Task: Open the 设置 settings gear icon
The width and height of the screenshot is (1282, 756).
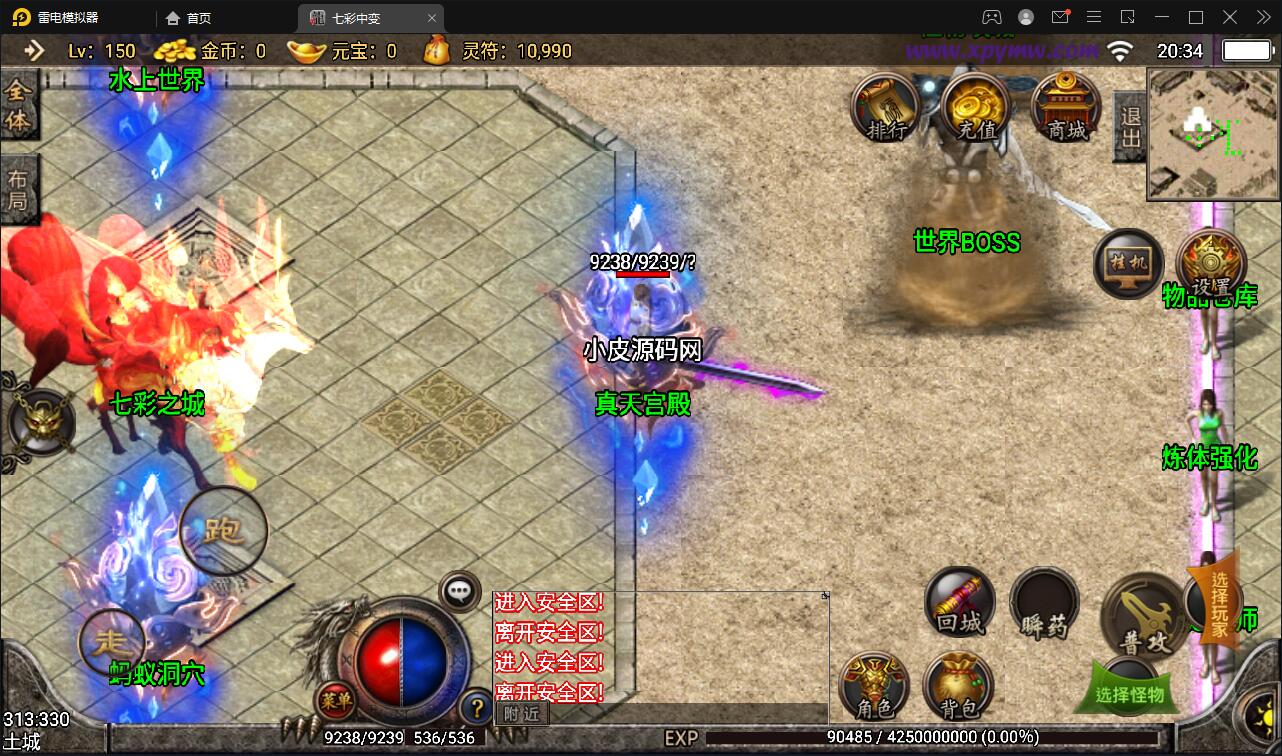Action: (1210, 264)
